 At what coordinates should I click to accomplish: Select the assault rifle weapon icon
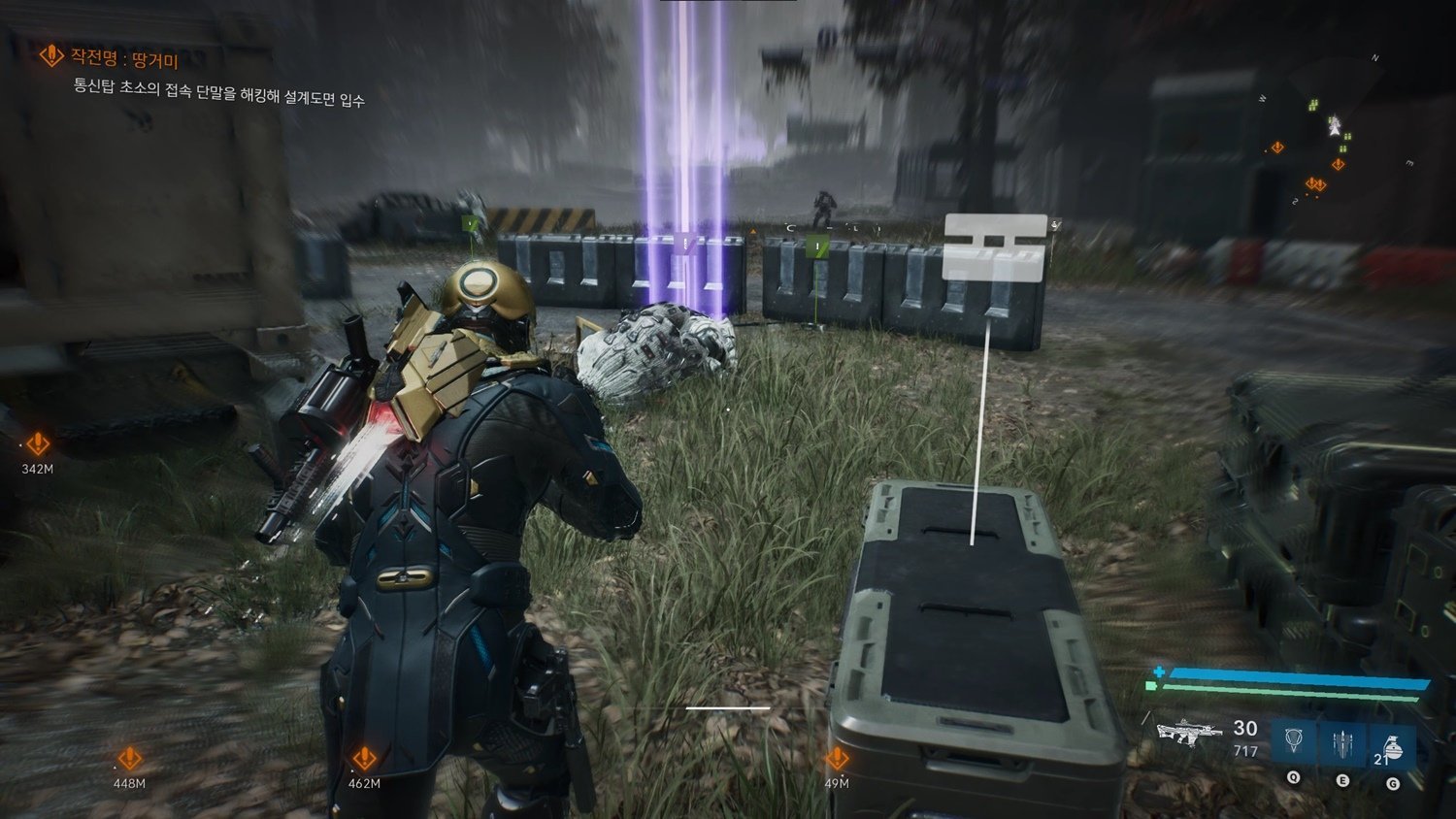coord(1189,733)
